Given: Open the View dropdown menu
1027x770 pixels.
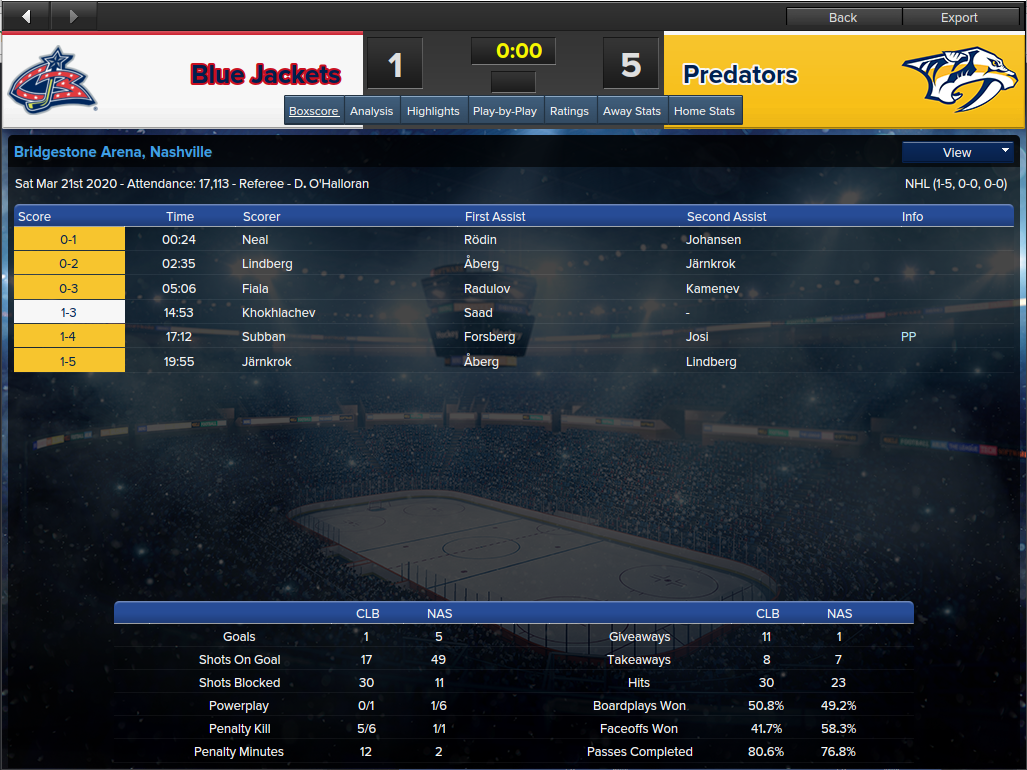Looking at the screenshot, I should [x=958, y=152].
